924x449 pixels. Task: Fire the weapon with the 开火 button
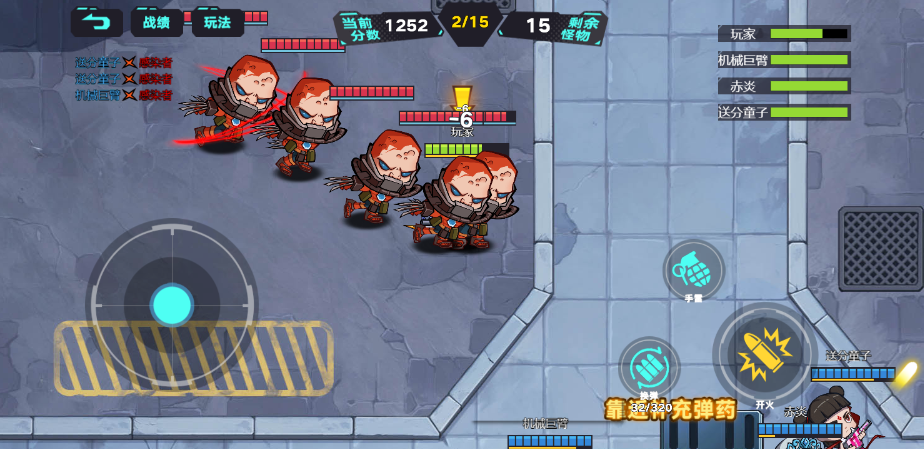[x=764, y=353]
